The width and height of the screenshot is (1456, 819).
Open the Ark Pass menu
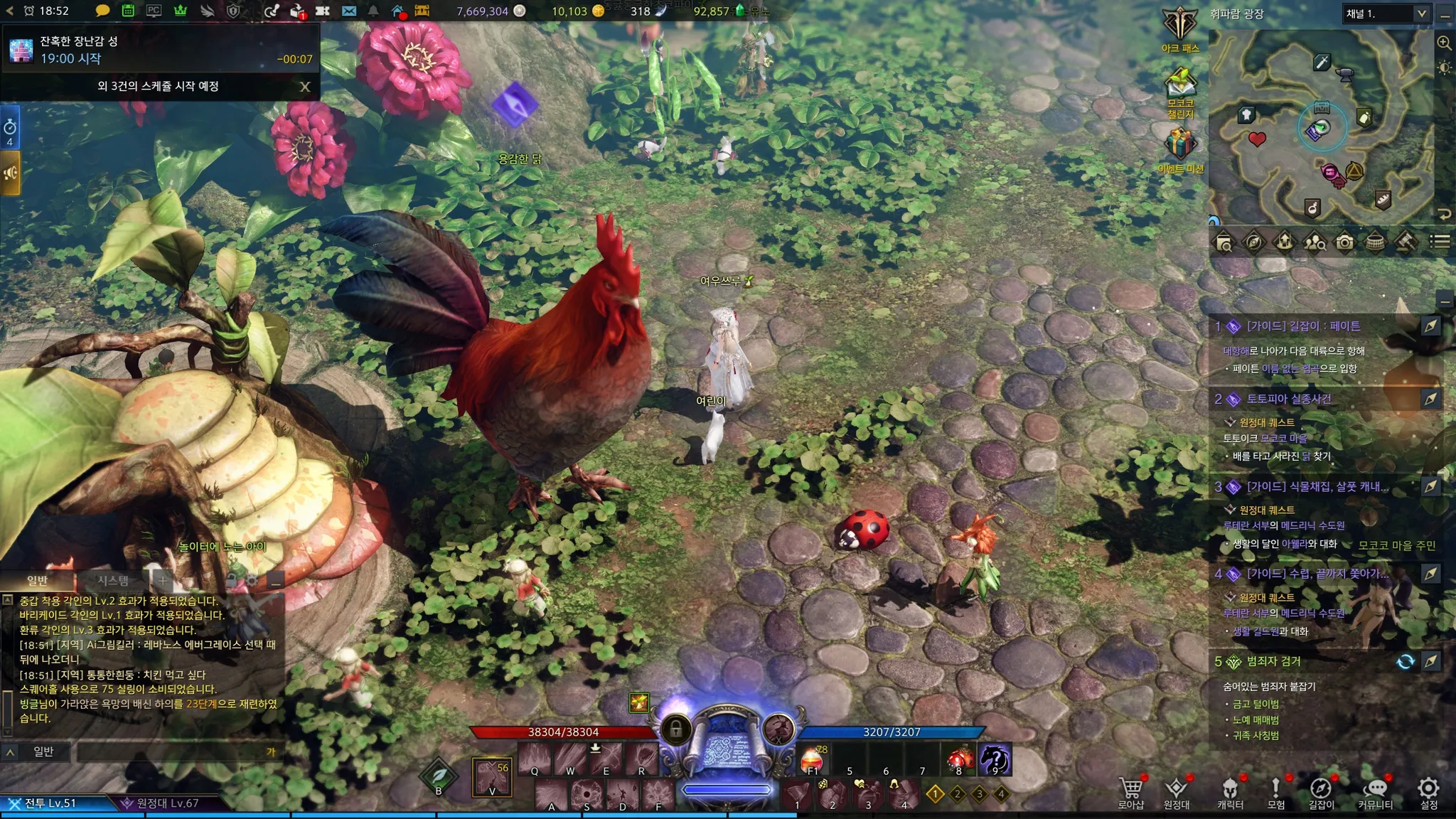(x=1180, y=27)
